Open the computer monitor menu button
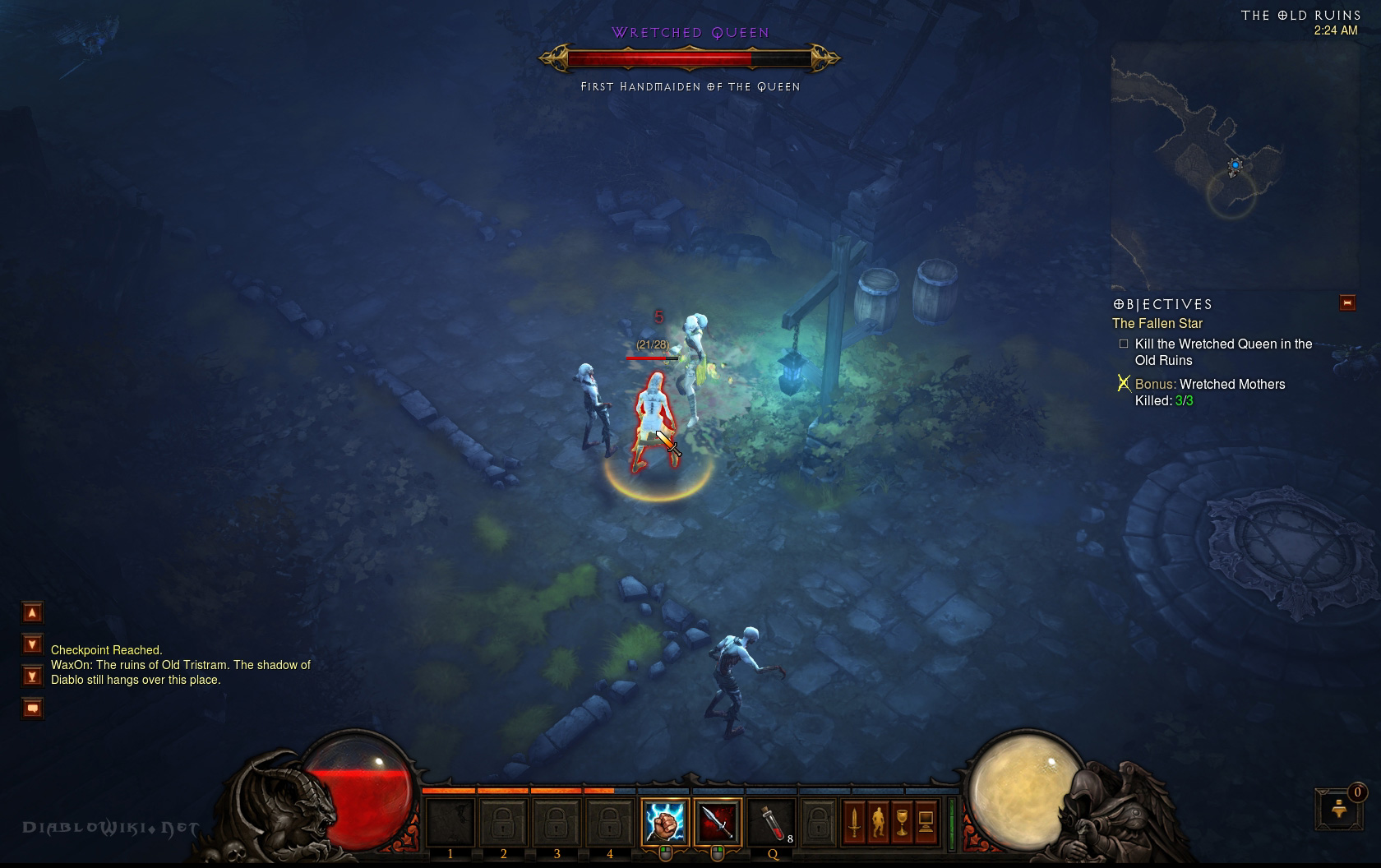Screen dimensions: 1381x868 926,821
